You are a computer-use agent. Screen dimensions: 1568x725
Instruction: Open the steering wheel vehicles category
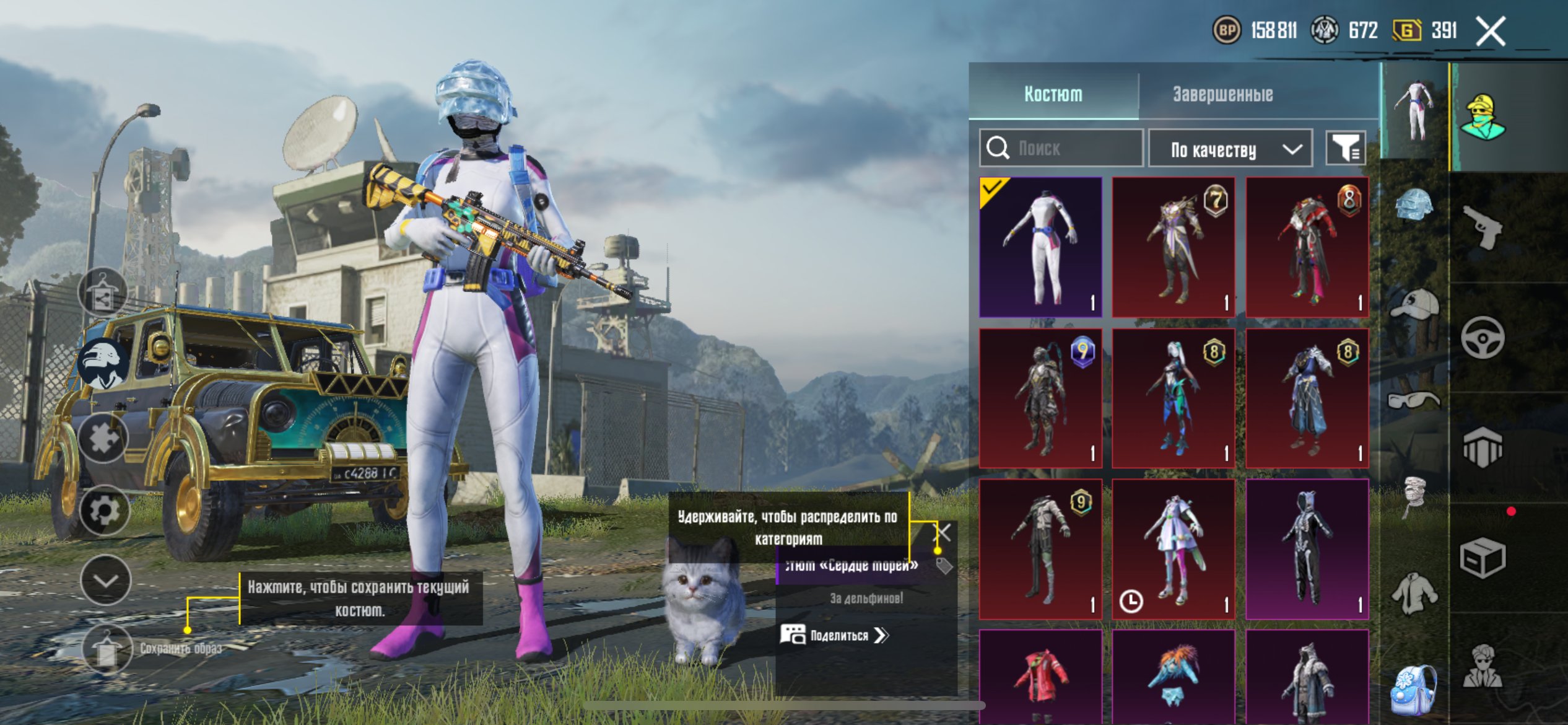coord(1483,337)
